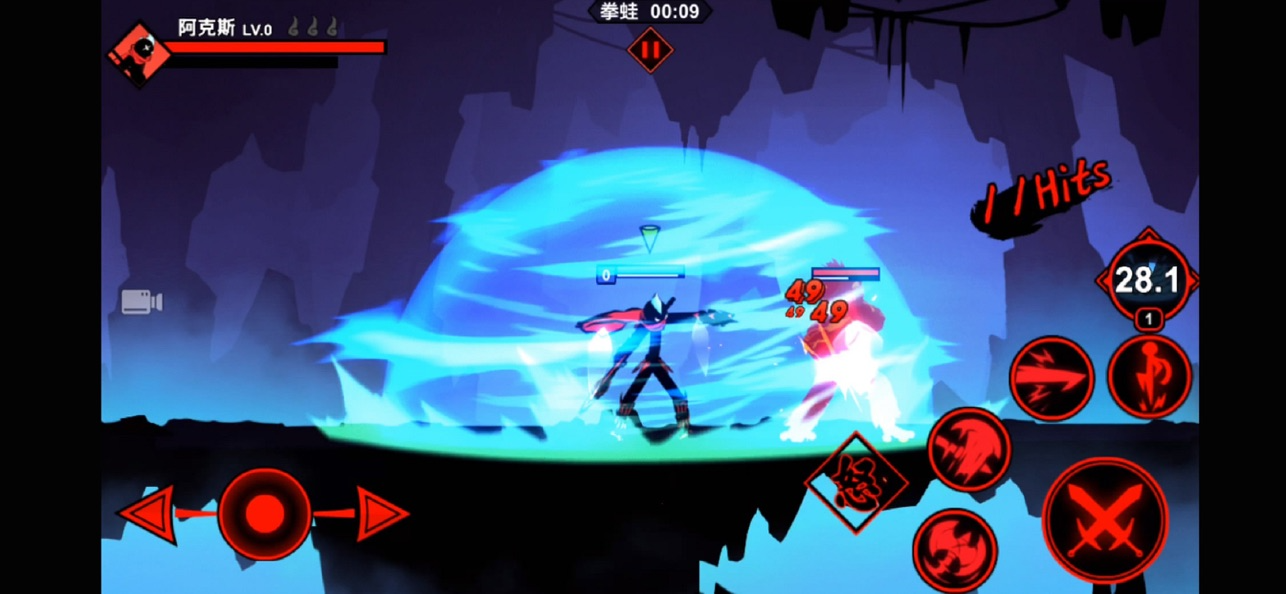Tap the crossed swords attack button

point(1104,520)
